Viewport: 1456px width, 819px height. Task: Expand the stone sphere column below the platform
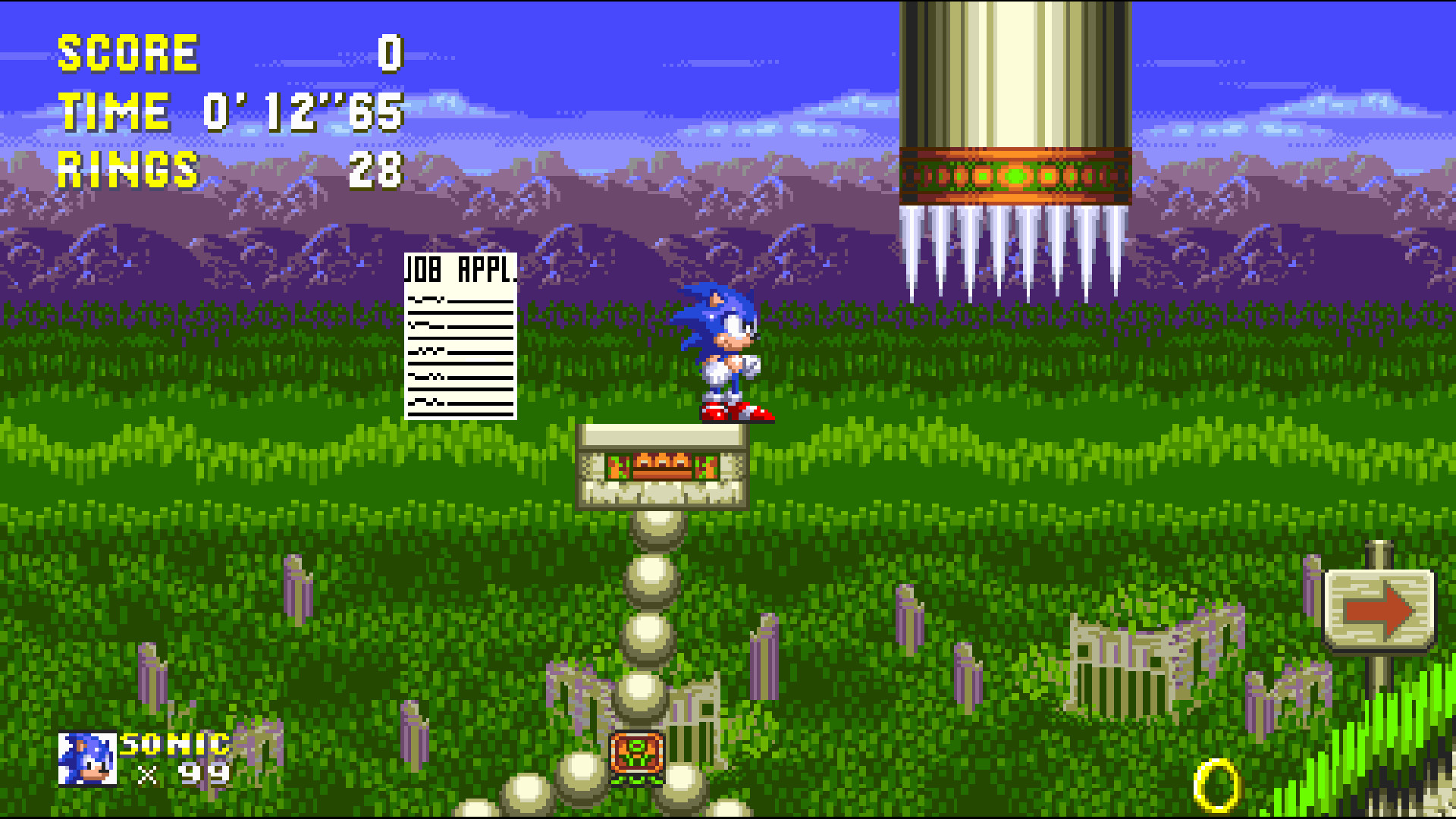[648, 607]
